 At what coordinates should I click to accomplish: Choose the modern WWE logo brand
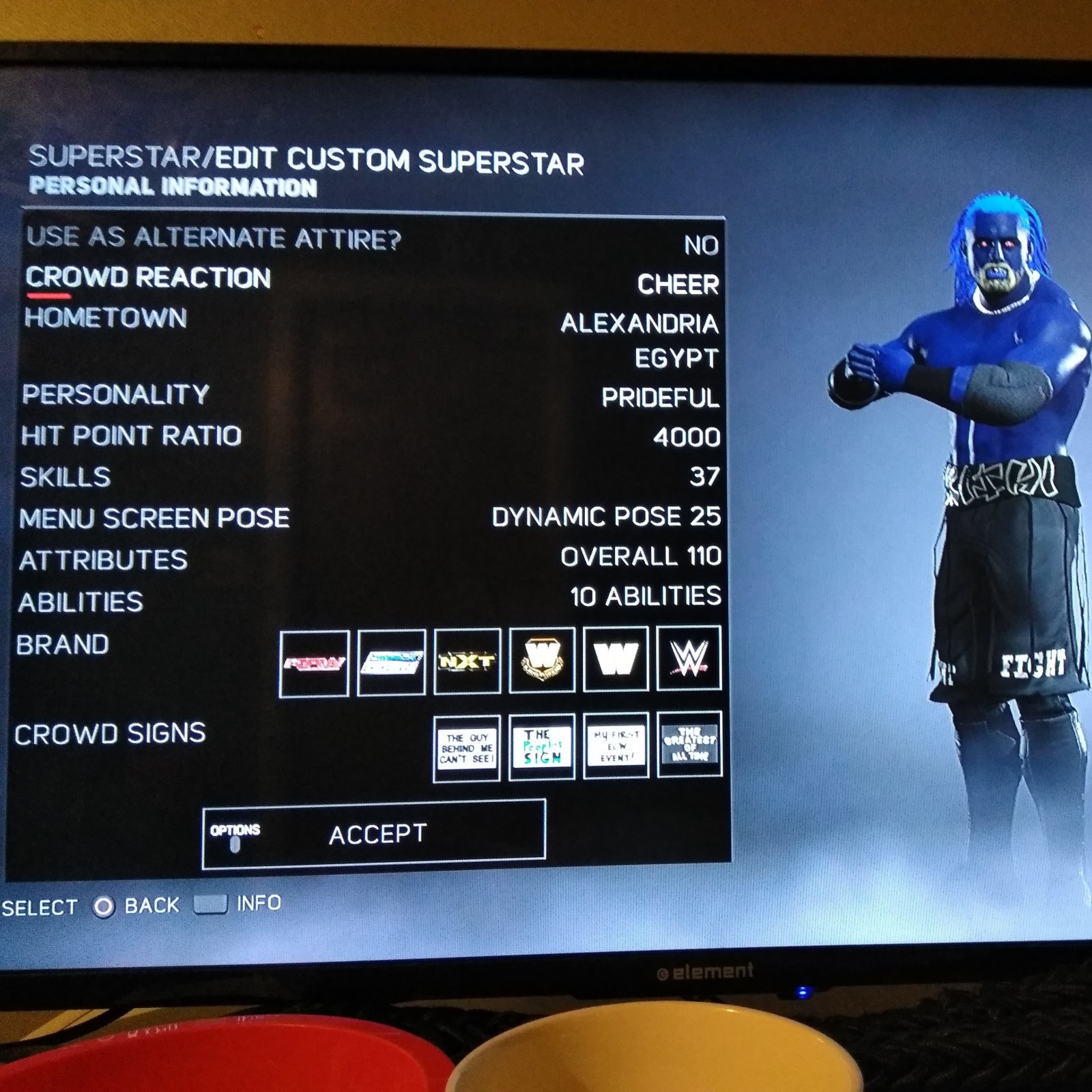(689, 658)
